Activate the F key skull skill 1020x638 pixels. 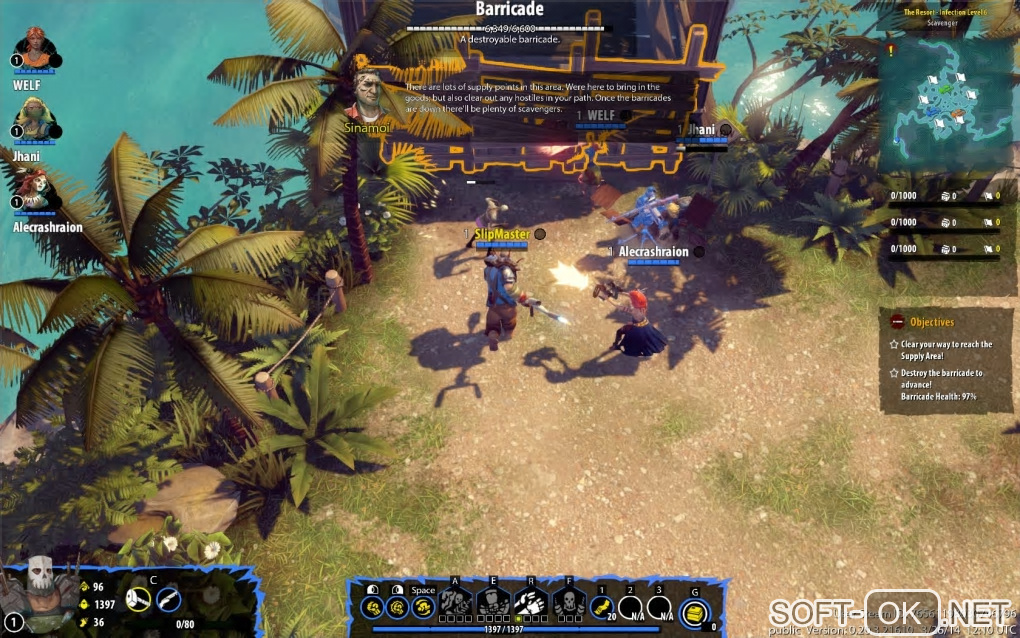pyautogui.click(x=568, y=602)
